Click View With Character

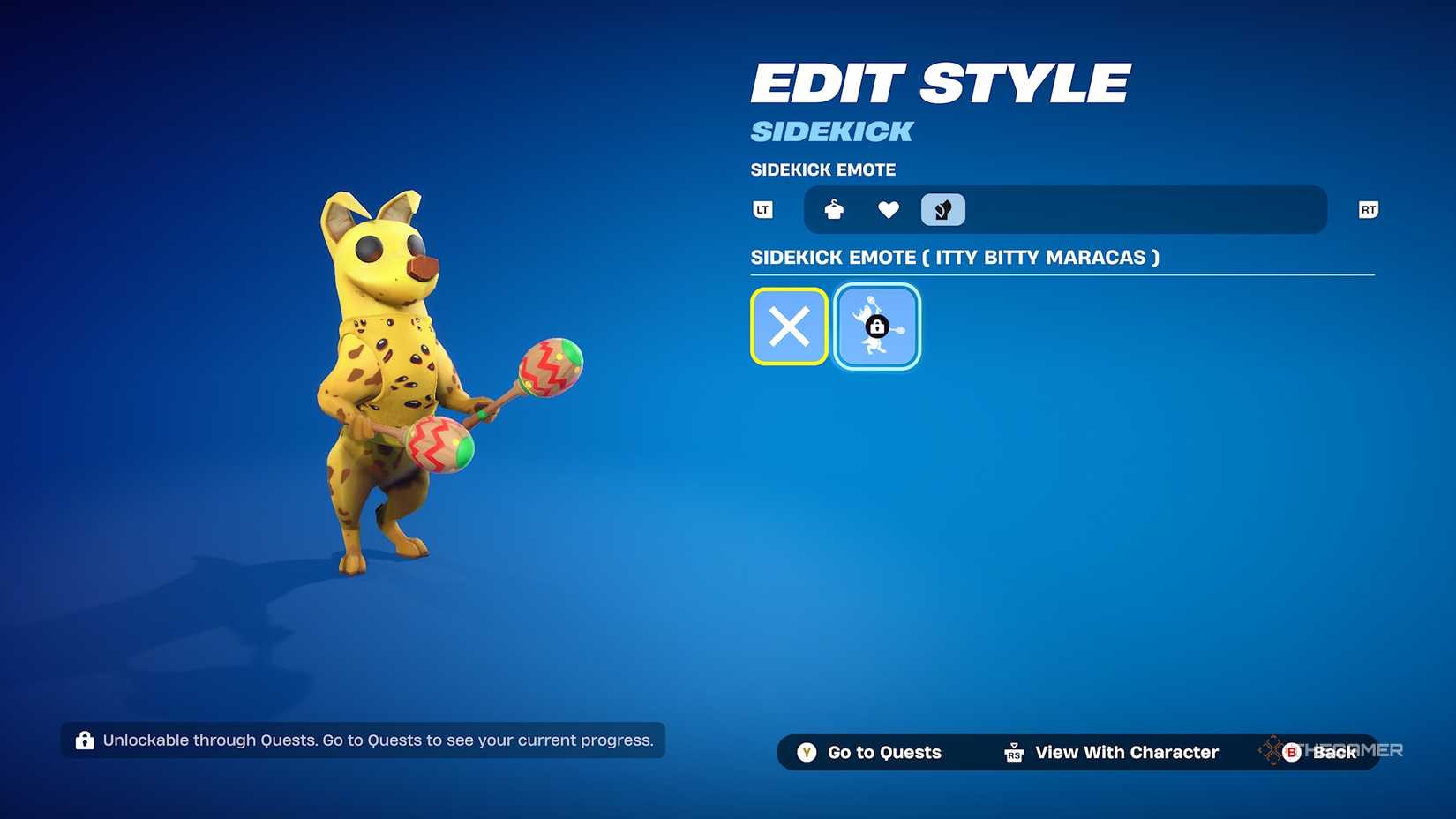(x=1126, y=752)
